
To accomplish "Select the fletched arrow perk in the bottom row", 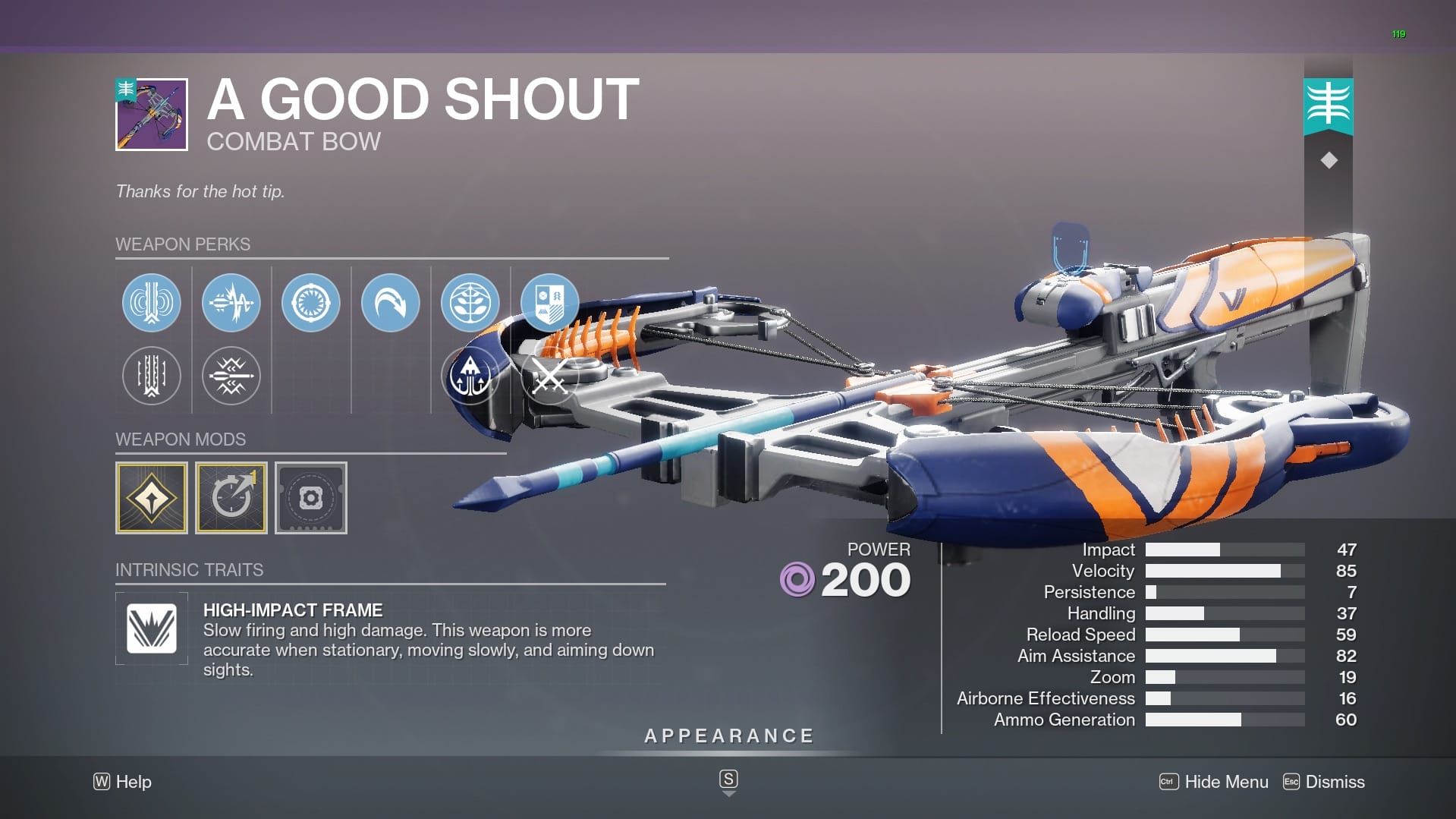I will 151,376.
